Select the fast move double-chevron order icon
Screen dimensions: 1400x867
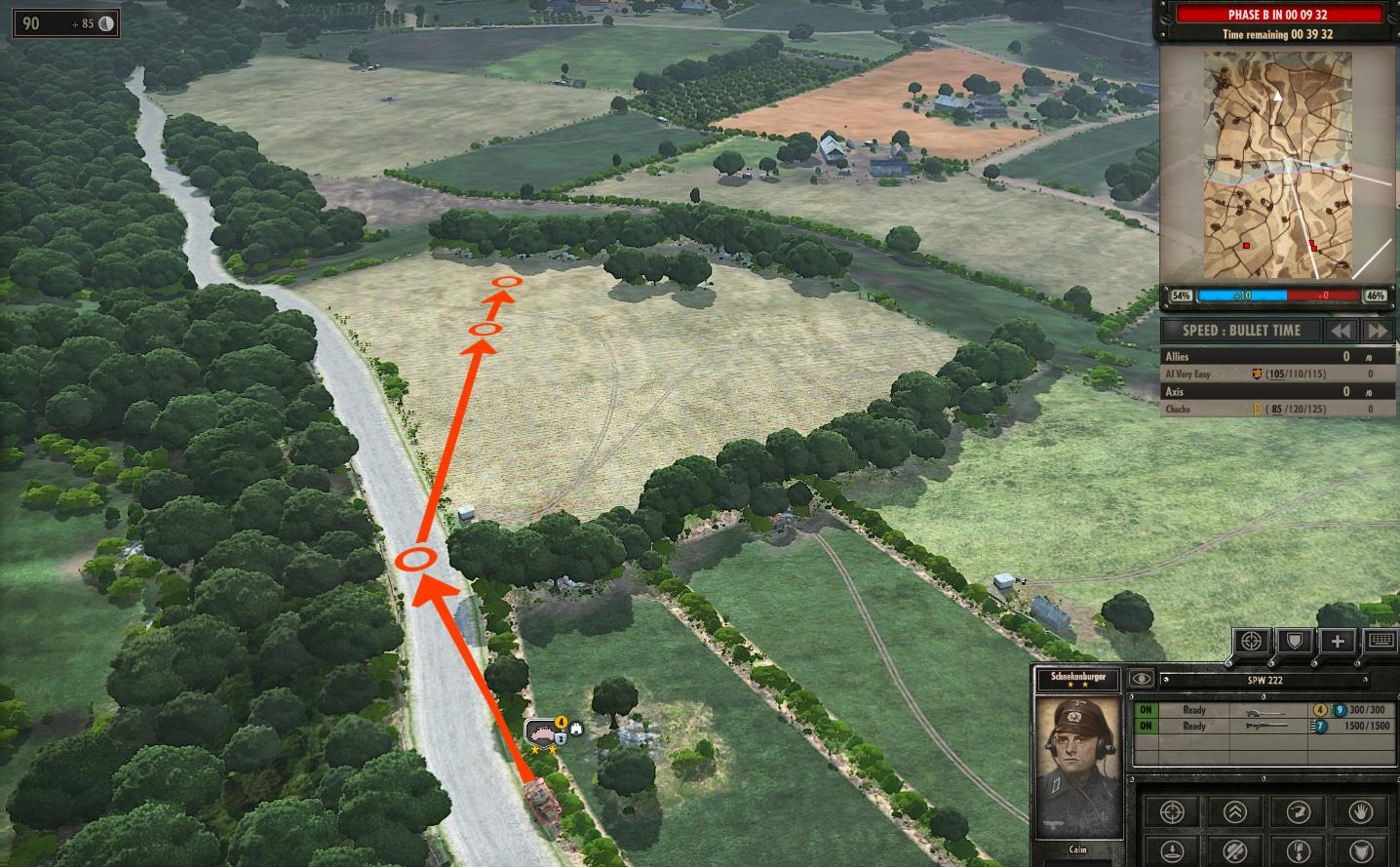(1236, 812)
